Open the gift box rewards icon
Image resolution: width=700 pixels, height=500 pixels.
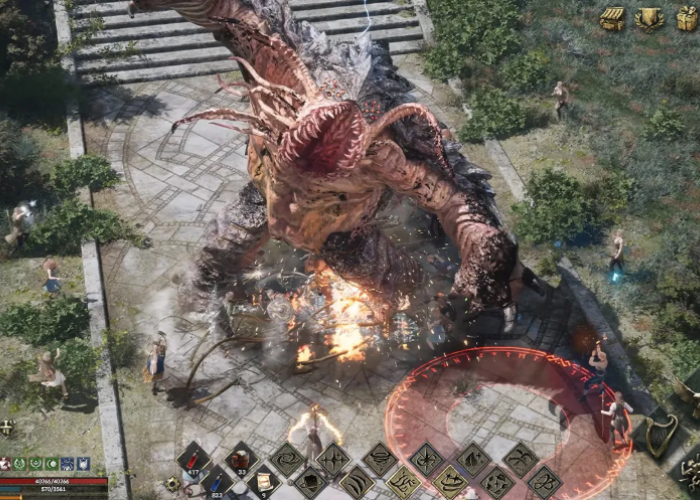point(687,18)
